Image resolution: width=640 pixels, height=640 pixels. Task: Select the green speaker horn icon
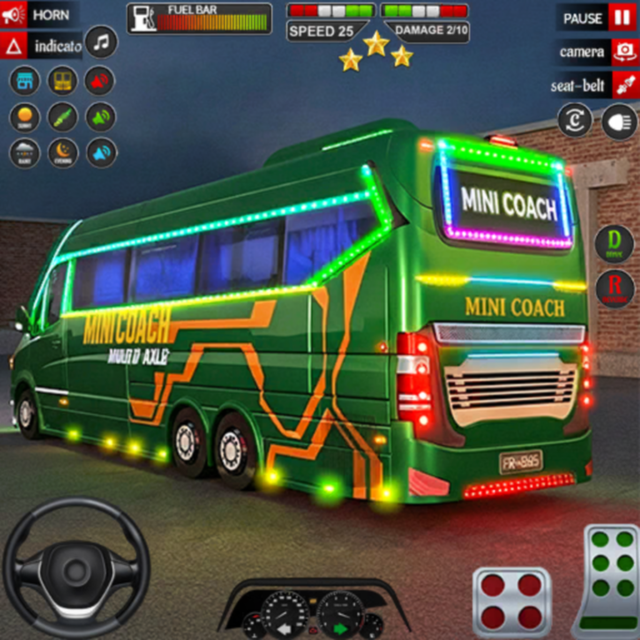coord(100,117)
